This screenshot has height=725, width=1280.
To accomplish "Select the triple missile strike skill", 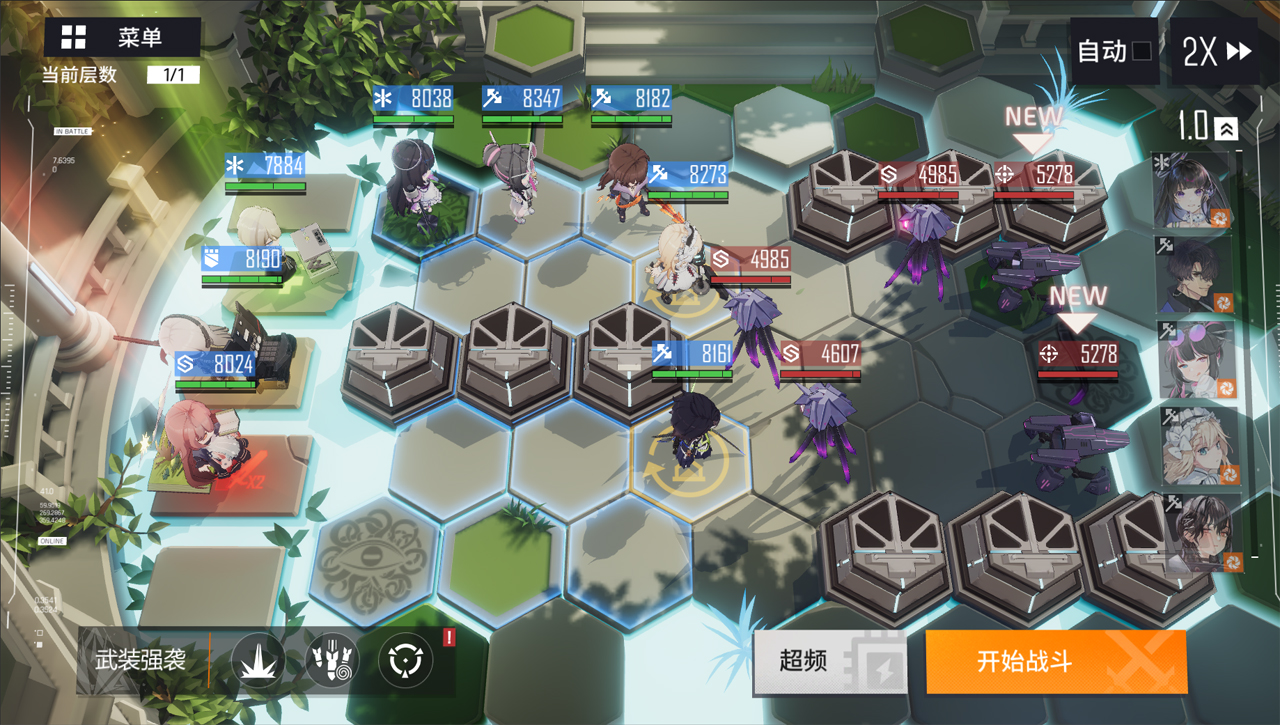I will tap(332, 661).
